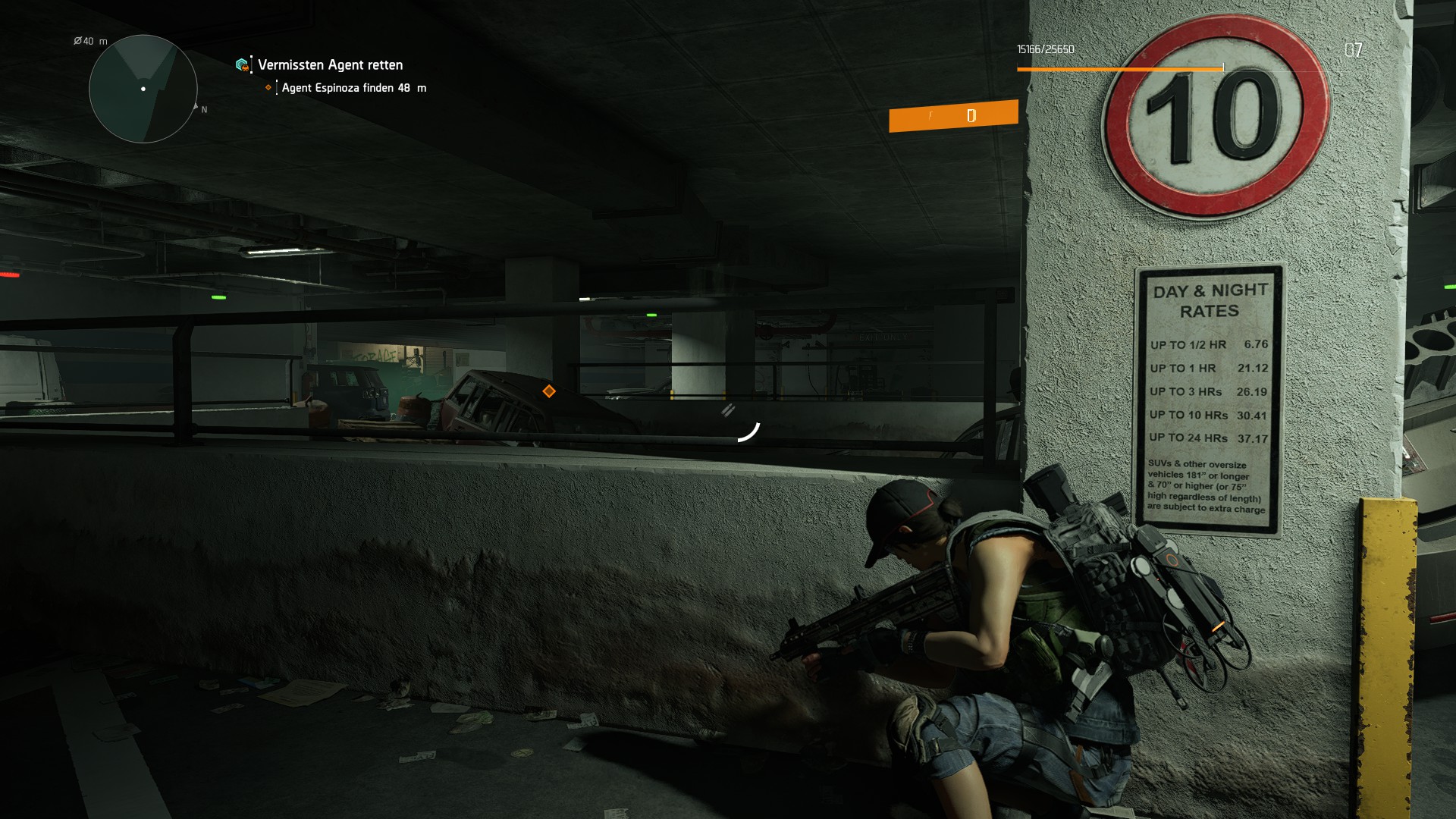Click the DAY & NIGHT RATES sign
This screenshot has height=819, width=1456.
(x=1210, y=394)
